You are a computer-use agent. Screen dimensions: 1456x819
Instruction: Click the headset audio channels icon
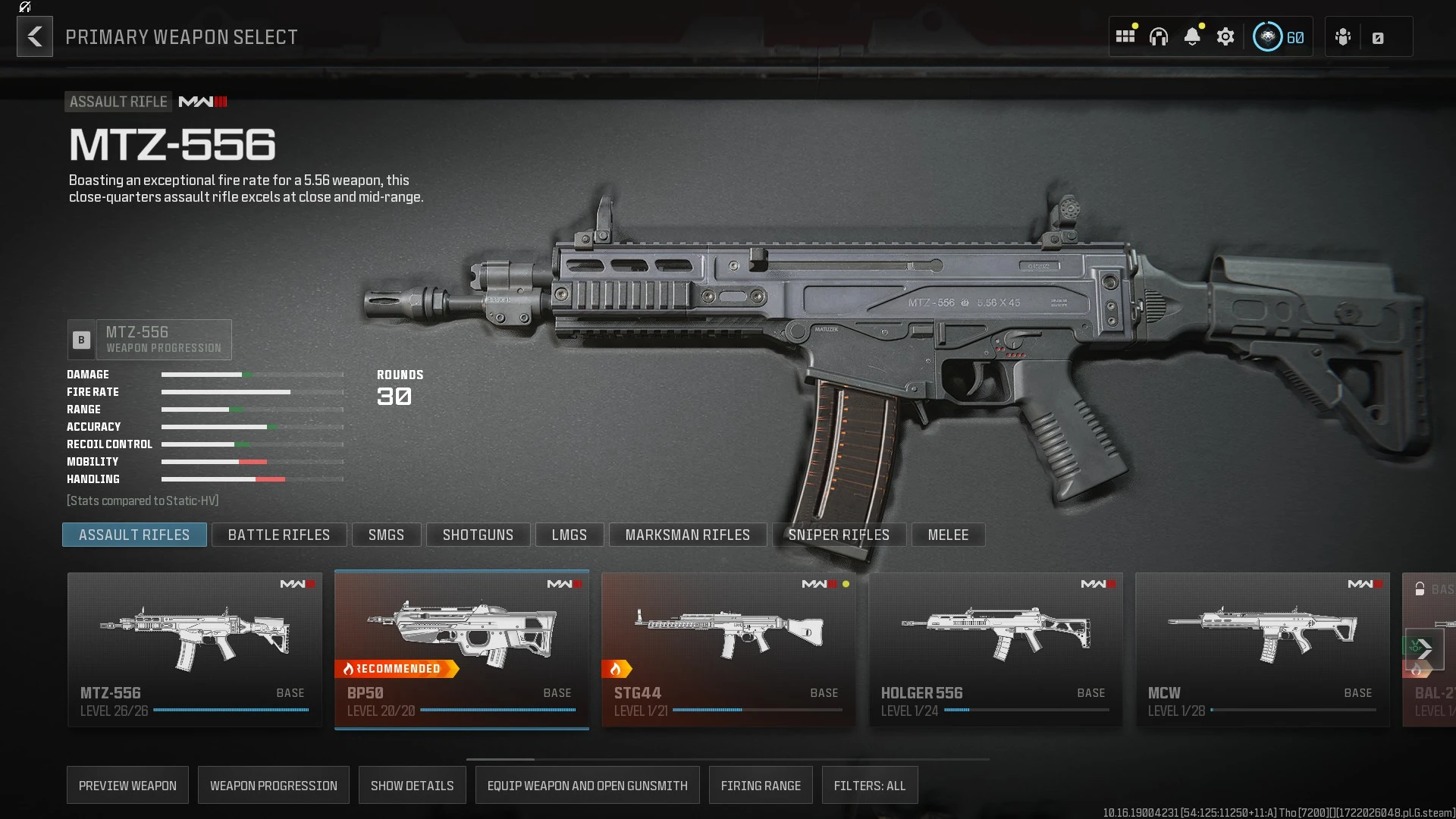(1159, 36)
